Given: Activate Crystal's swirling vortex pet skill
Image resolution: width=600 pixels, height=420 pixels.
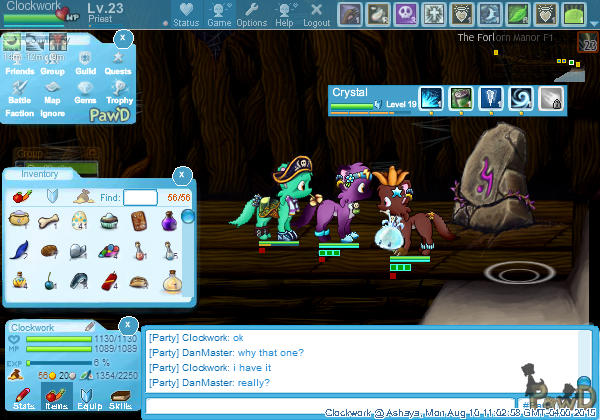Looking at the screenshot, I should point(521,98).
